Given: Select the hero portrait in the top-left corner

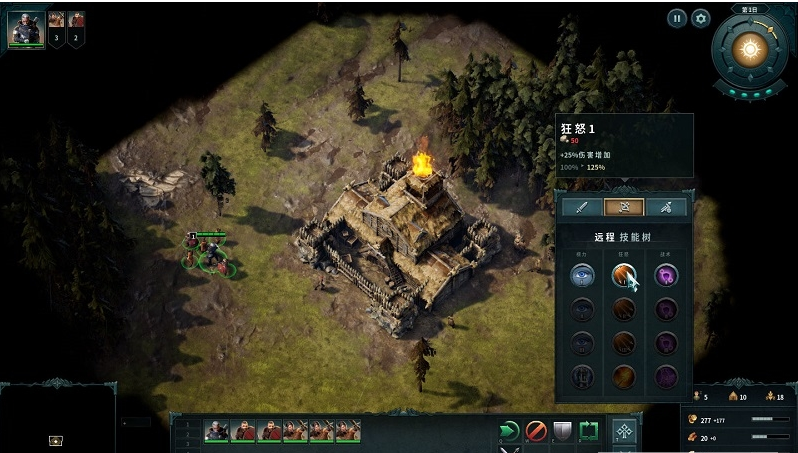Looking at the screenshot, I should [x=26, y=29].
